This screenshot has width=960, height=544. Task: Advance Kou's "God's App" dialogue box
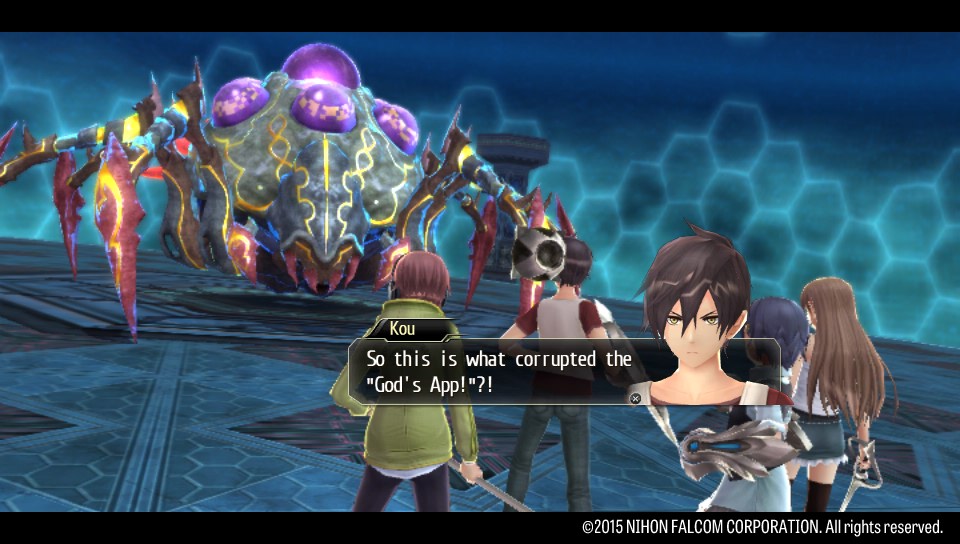point(634,398)
